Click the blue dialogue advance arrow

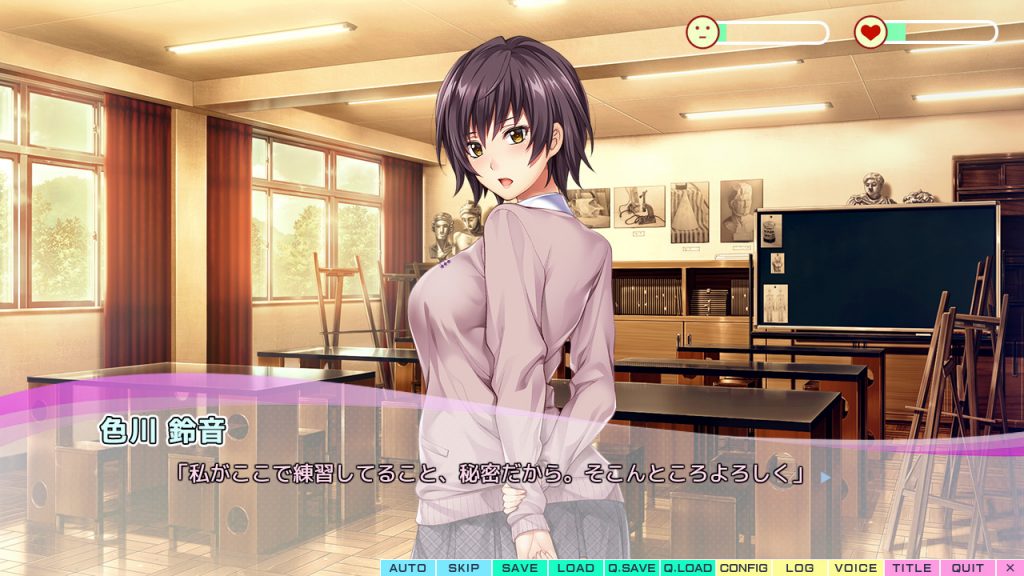826,477
